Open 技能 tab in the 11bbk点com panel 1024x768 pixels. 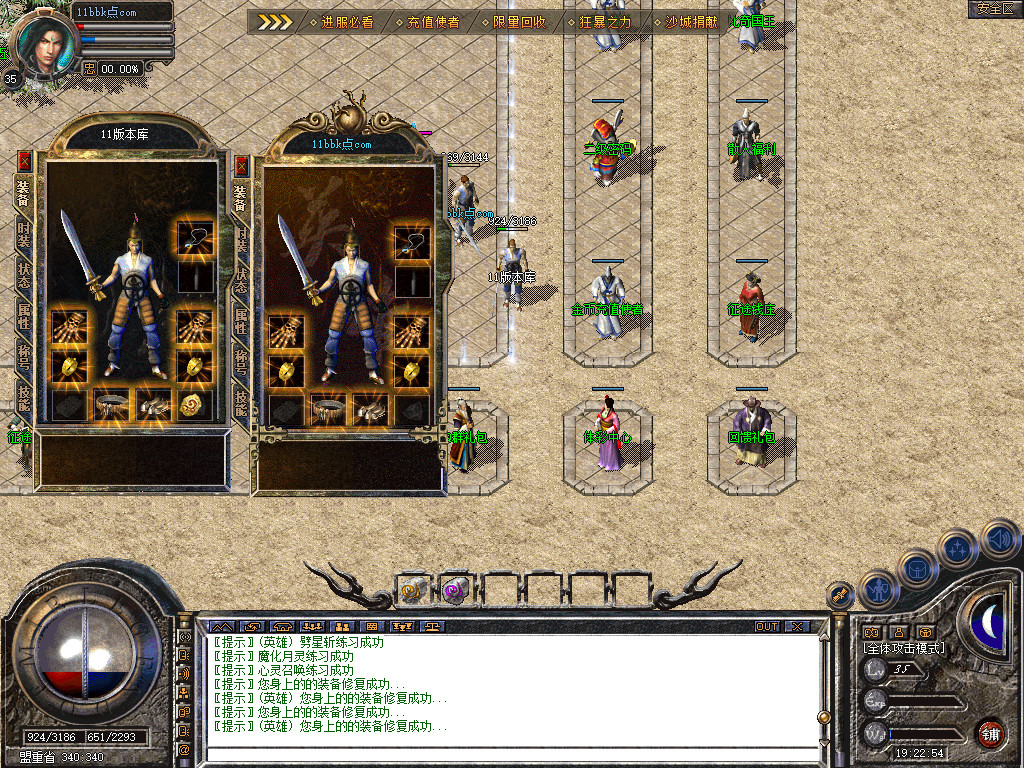point(241,402)
